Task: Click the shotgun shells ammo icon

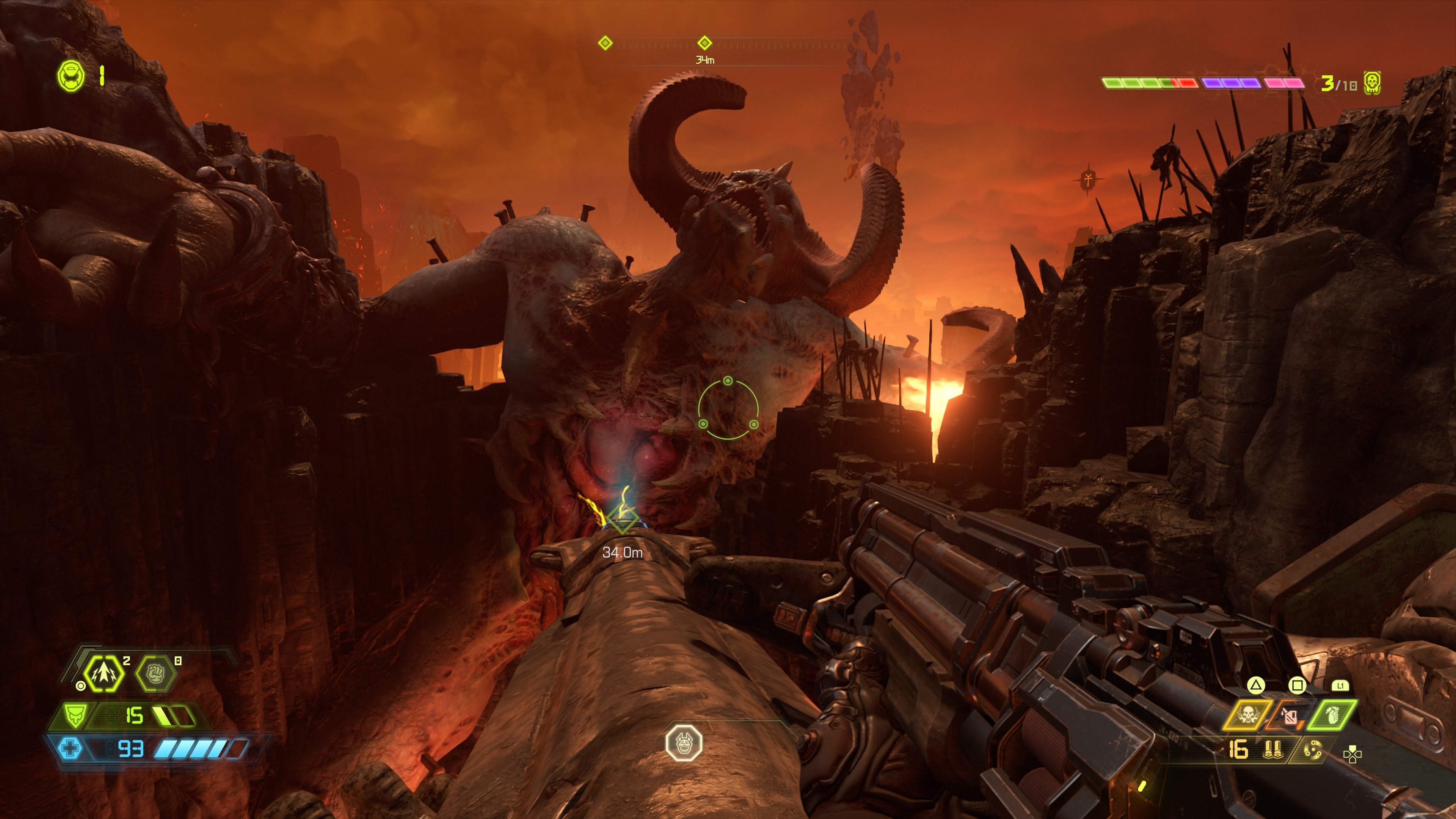Action: (x=1273, y=750)
